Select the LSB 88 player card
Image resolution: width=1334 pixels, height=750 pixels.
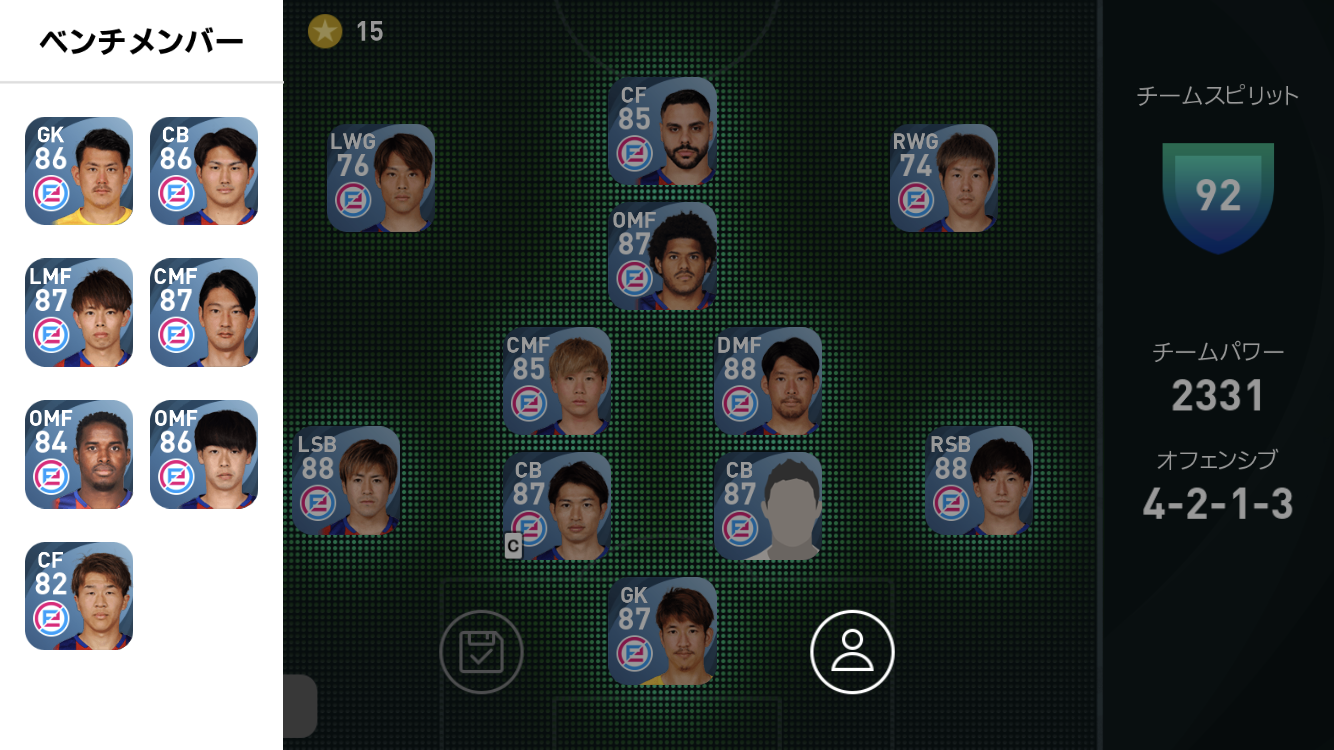346,481
